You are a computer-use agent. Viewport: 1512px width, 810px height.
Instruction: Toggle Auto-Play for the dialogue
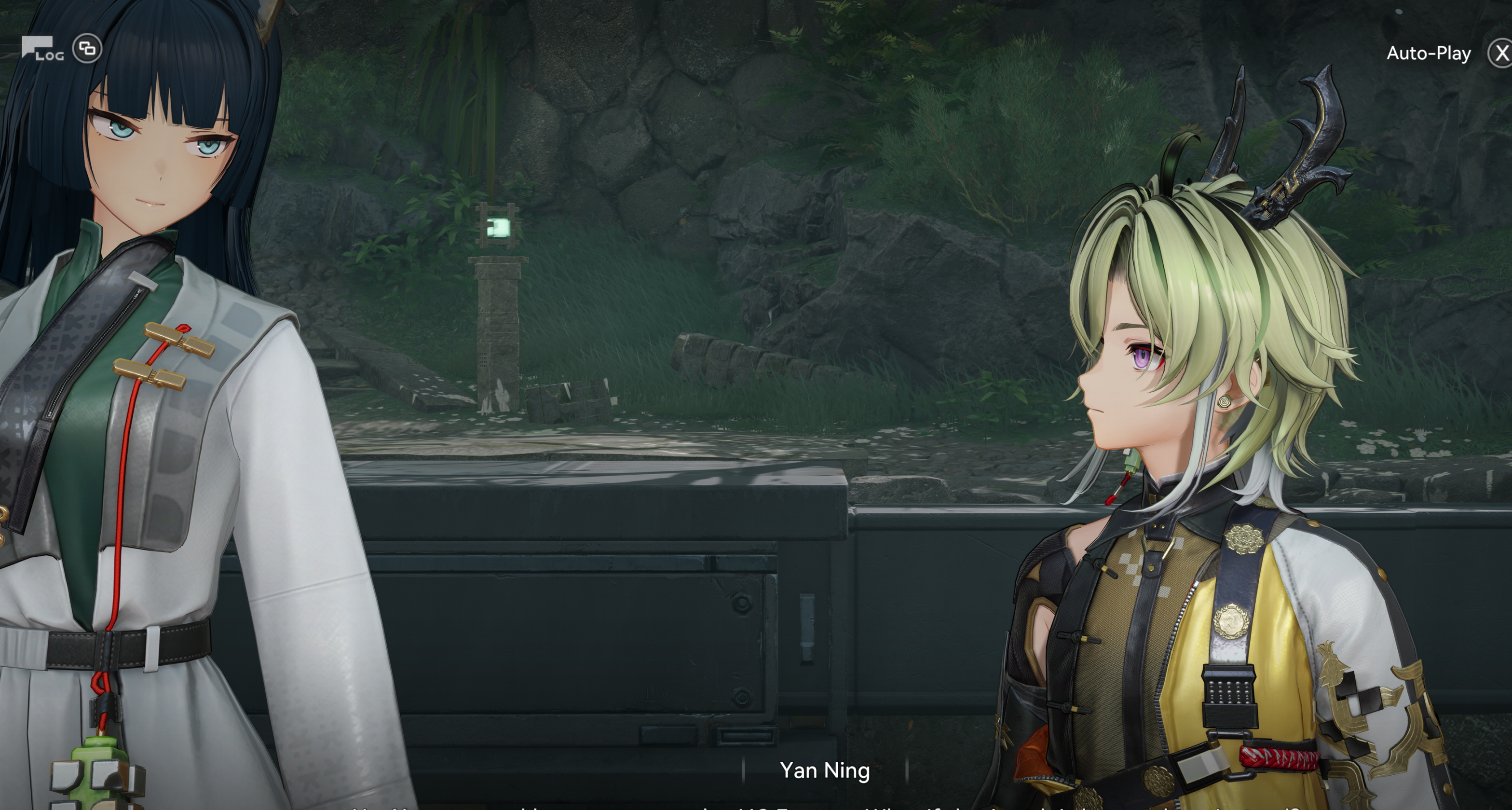point(1428,54)
